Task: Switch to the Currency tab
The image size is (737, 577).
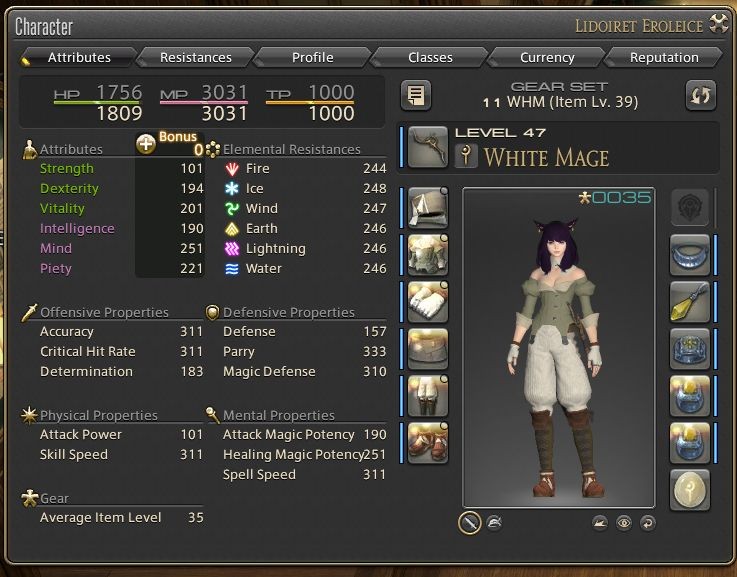Action: 547,57
